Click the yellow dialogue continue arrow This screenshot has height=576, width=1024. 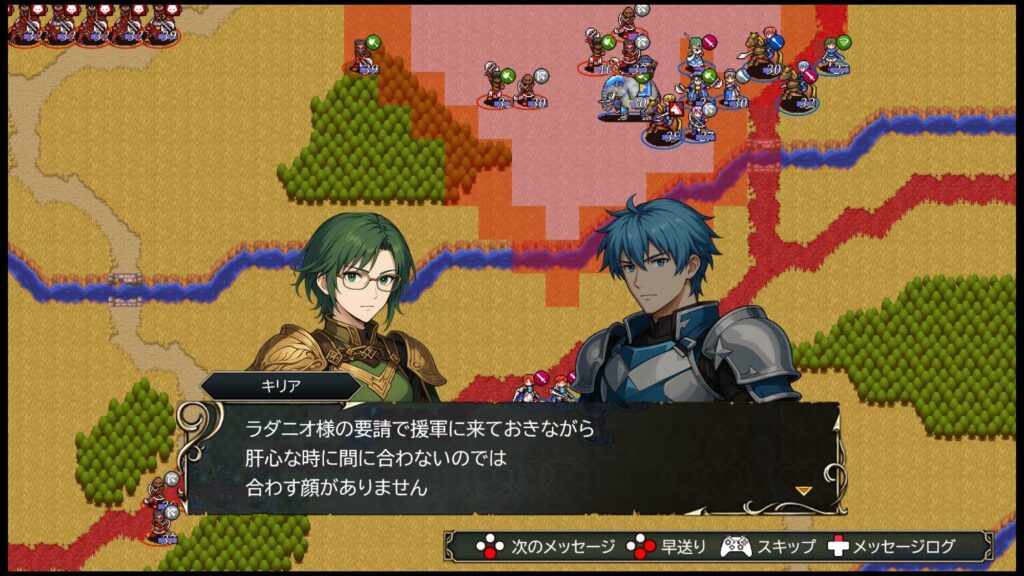[802, 490]
